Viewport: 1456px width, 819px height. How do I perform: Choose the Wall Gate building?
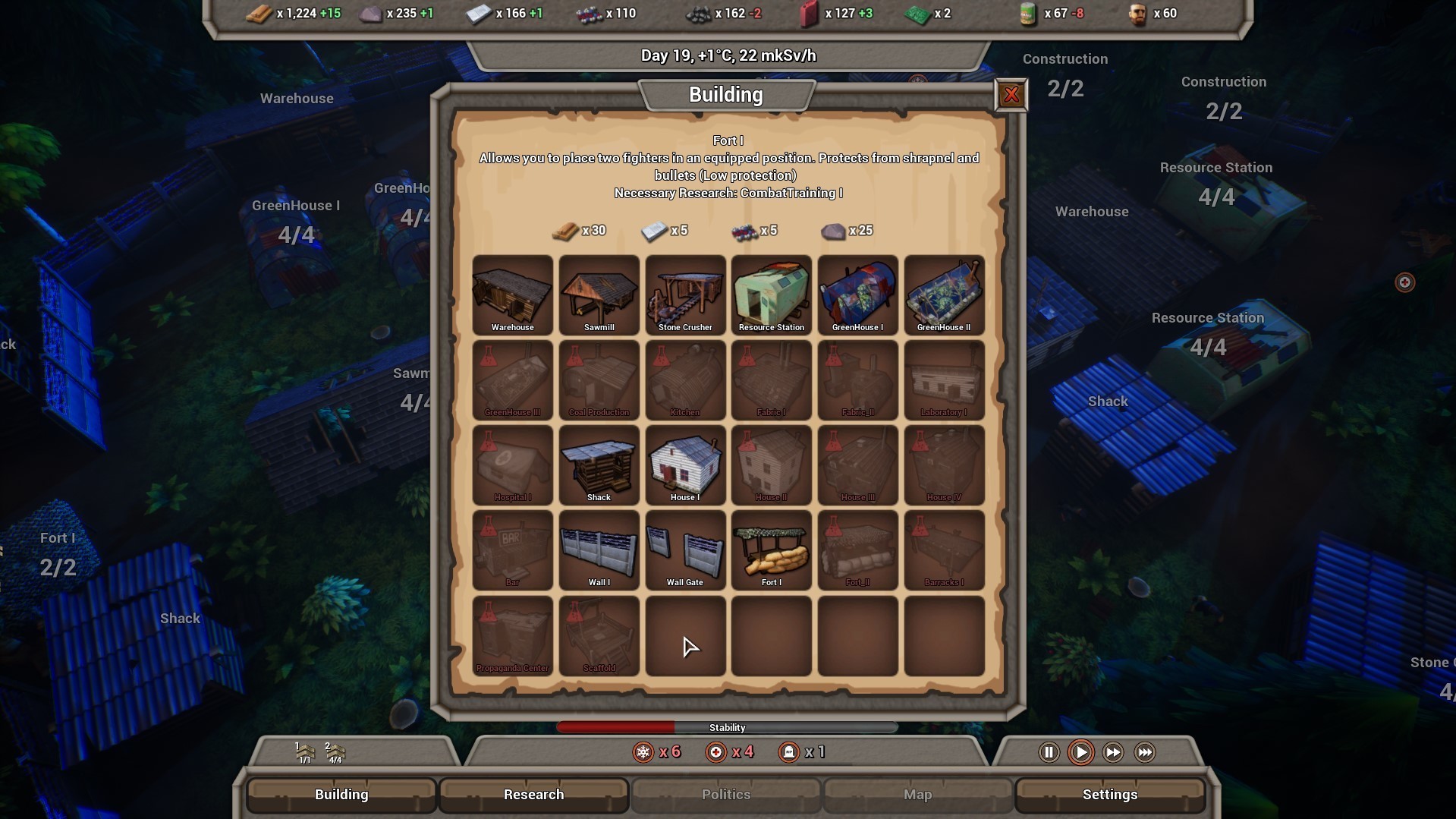685,550
